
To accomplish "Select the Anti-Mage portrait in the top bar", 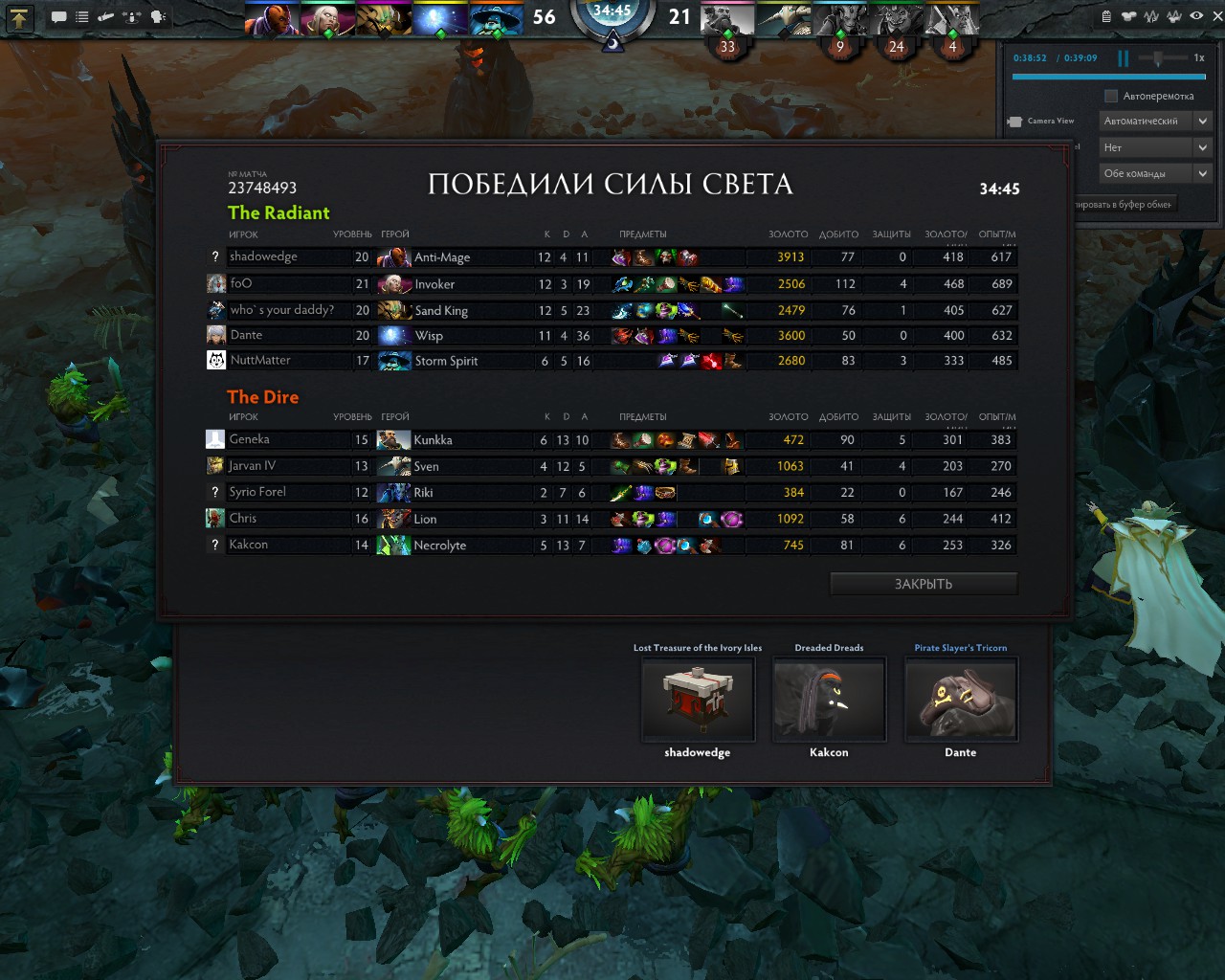I will click(272, 19).
